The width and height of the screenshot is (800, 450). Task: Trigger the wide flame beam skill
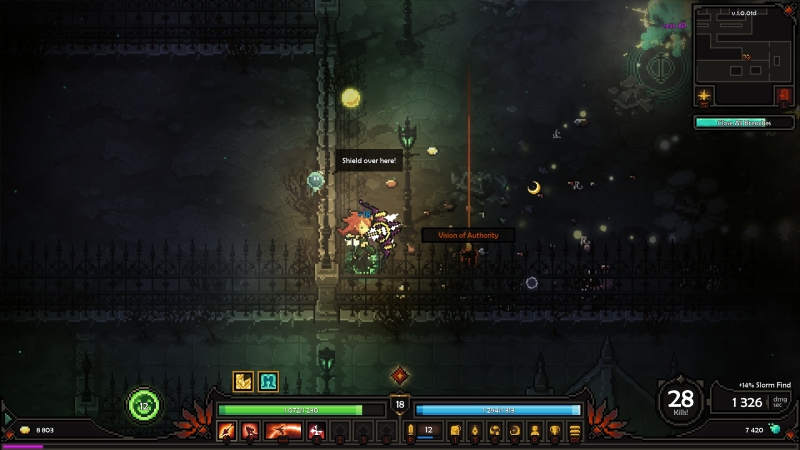(283, 431)
